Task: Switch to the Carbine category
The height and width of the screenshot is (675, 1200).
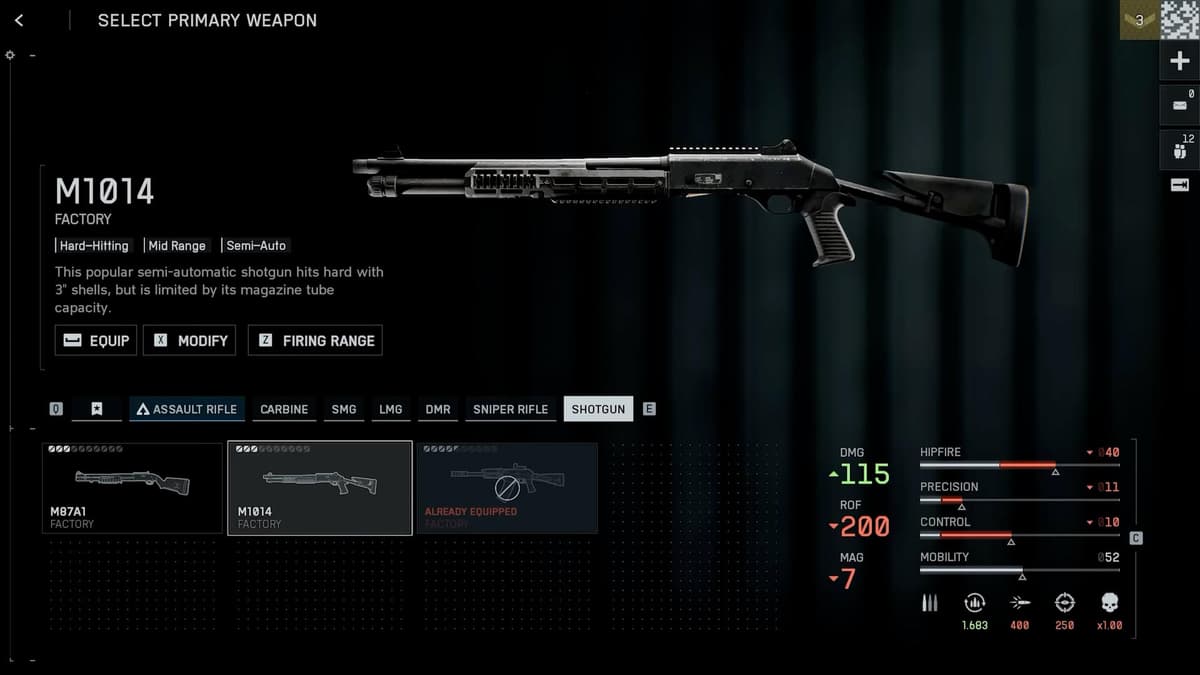Action: click(284, 409)
